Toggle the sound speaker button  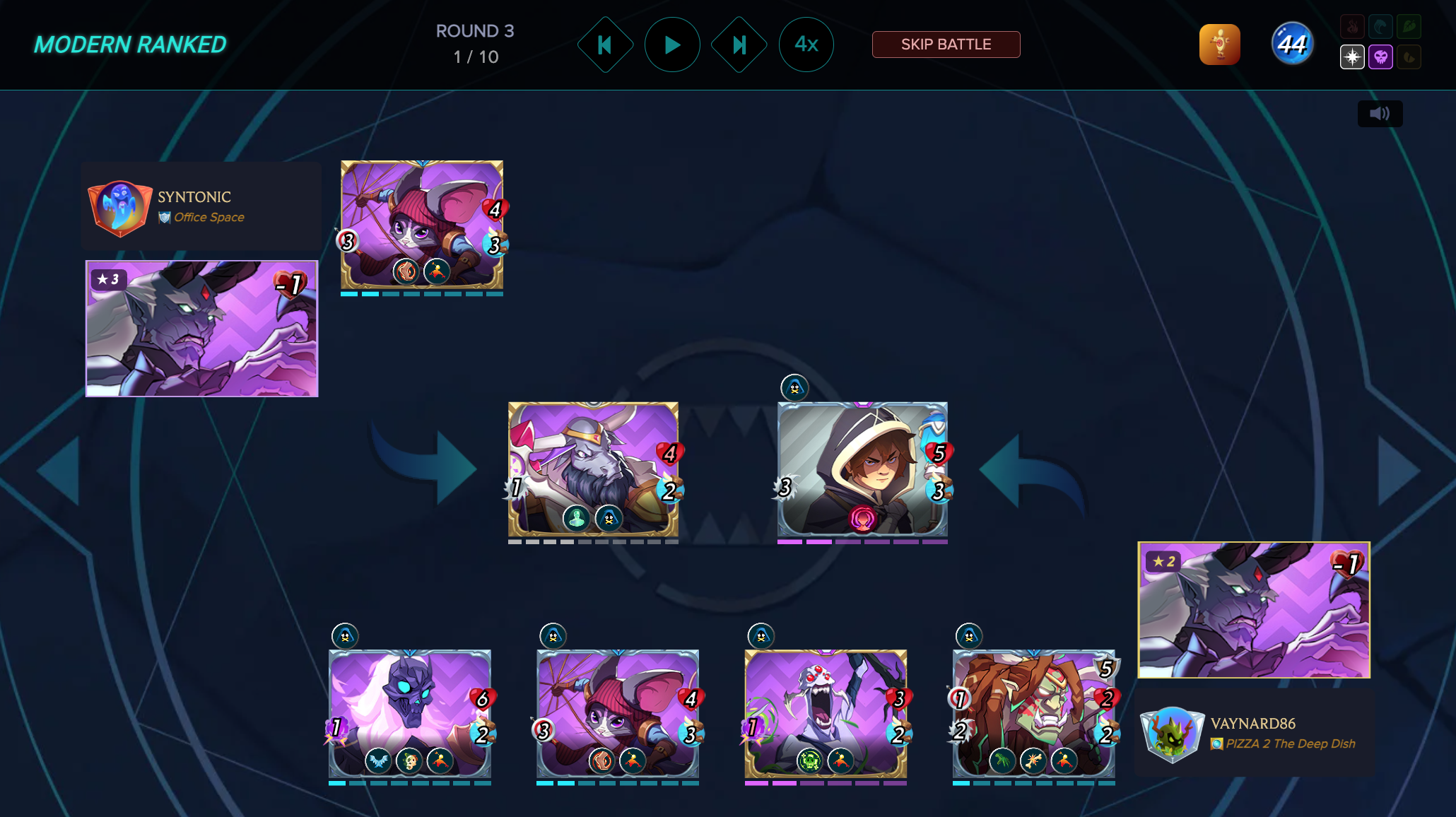coord(1380,114)
